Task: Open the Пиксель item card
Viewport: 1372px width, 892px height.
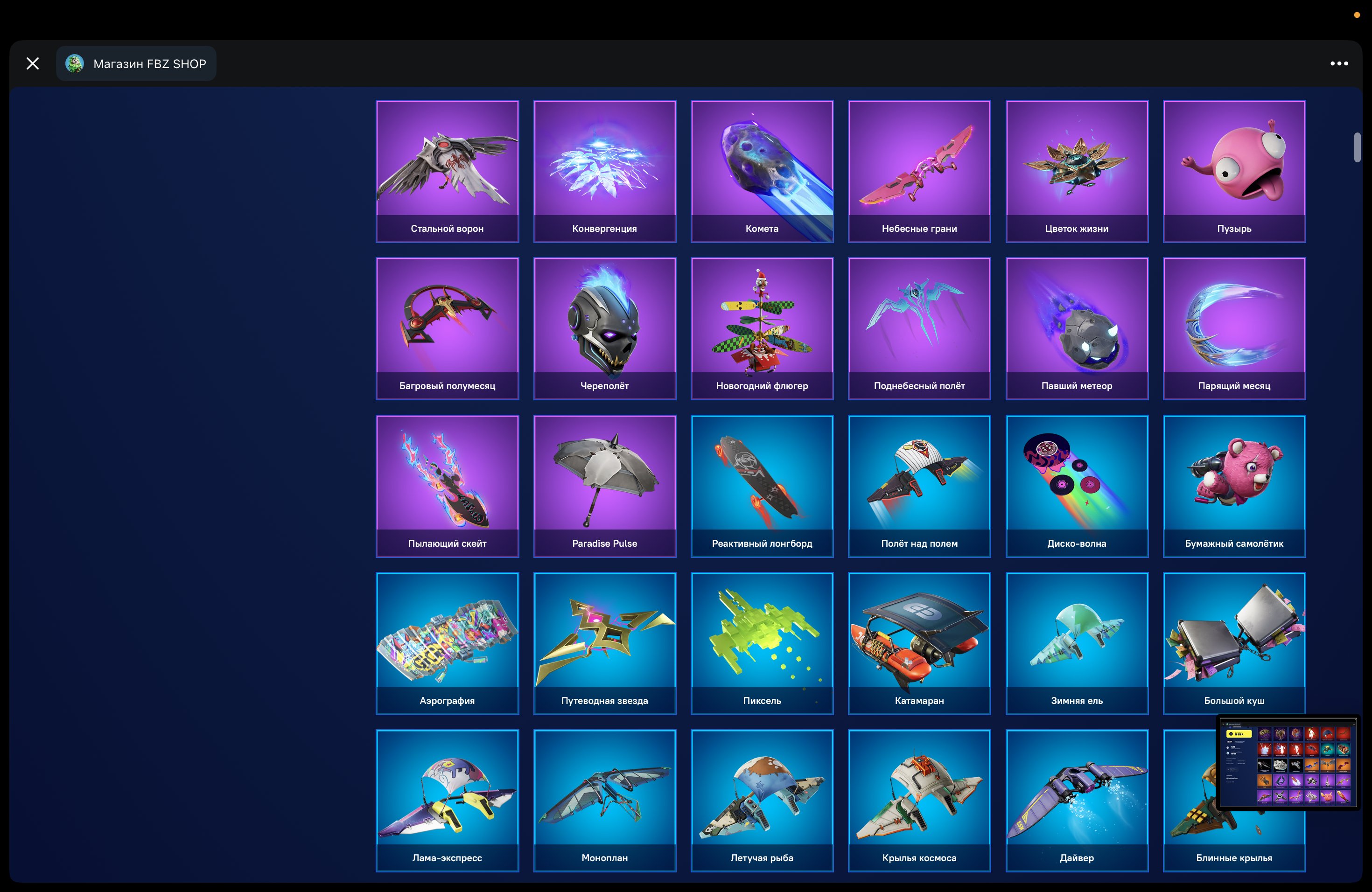Action: tap(762, 644)
